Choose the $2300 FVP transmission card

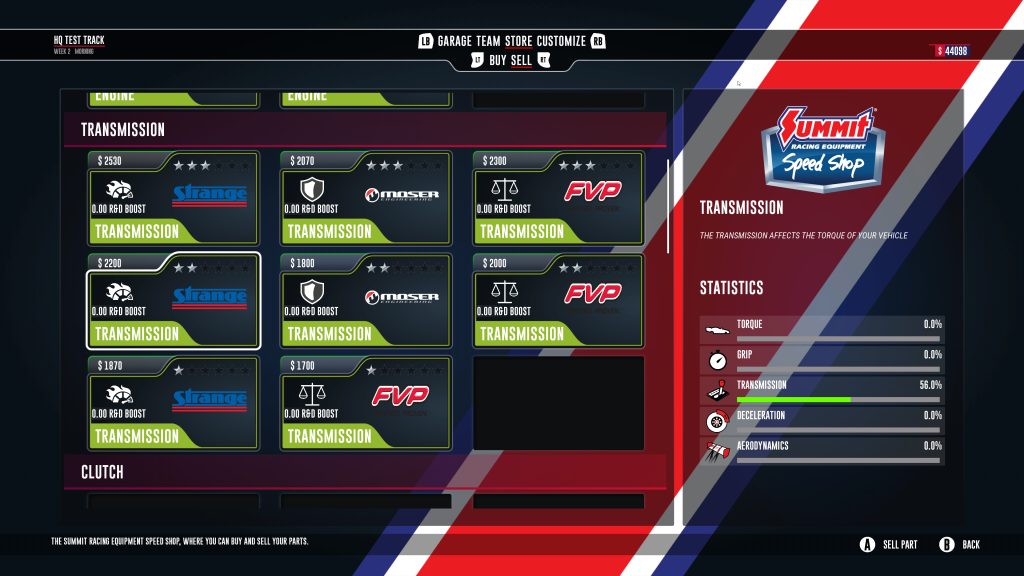(x=558, y=198)
